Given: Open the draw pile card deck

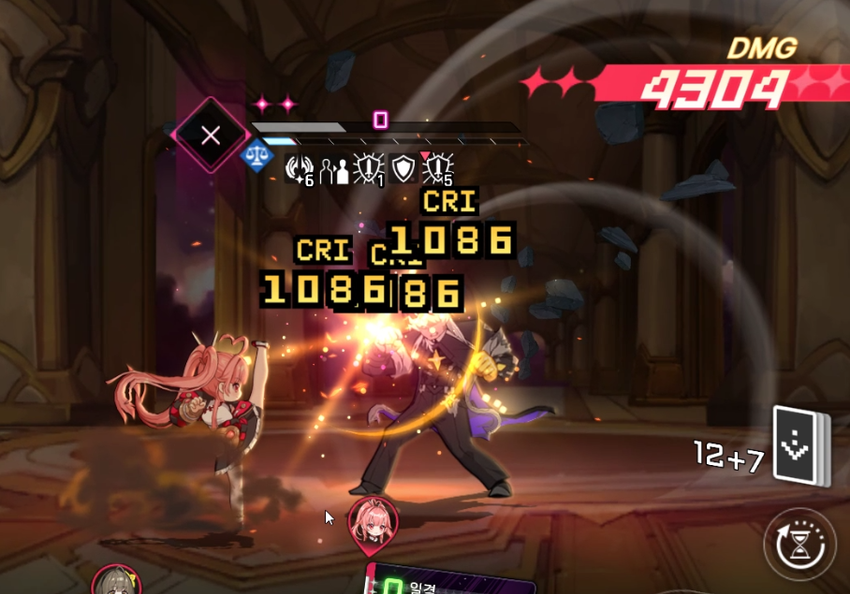Looking at the screenshot, I should point(802,447).
